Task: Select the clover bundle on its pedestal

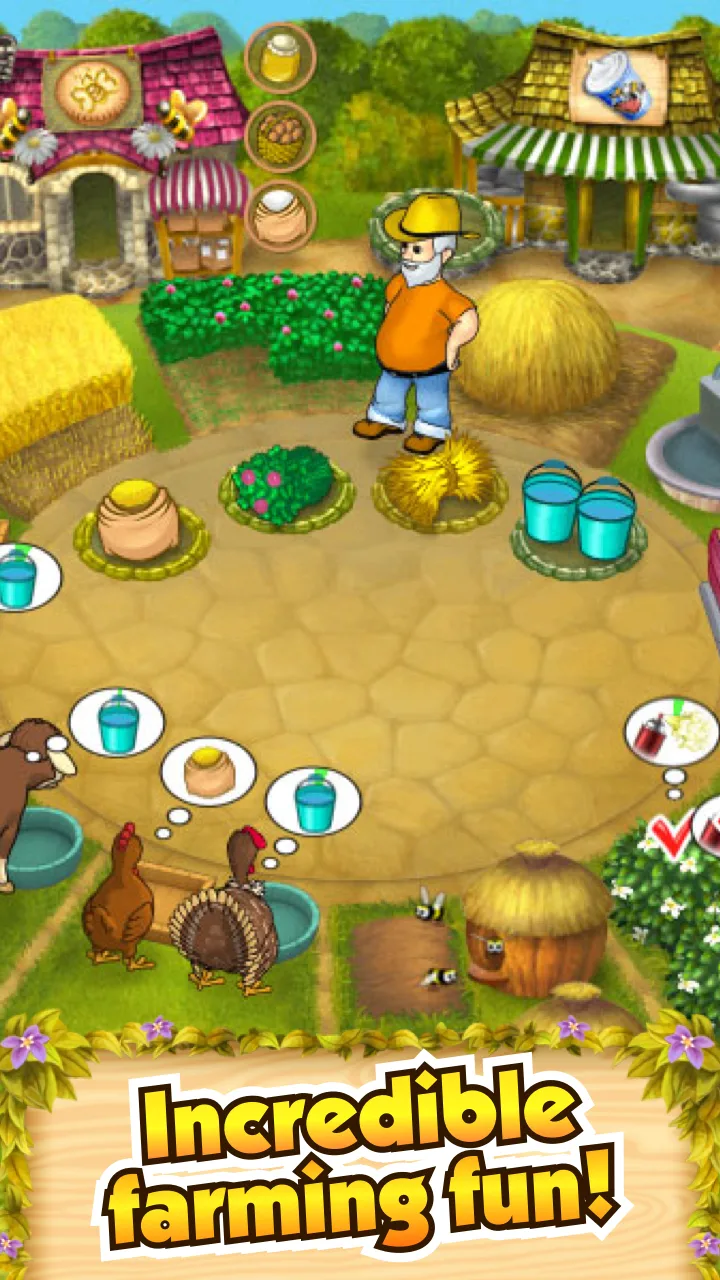Action: (x=286, y=483)
